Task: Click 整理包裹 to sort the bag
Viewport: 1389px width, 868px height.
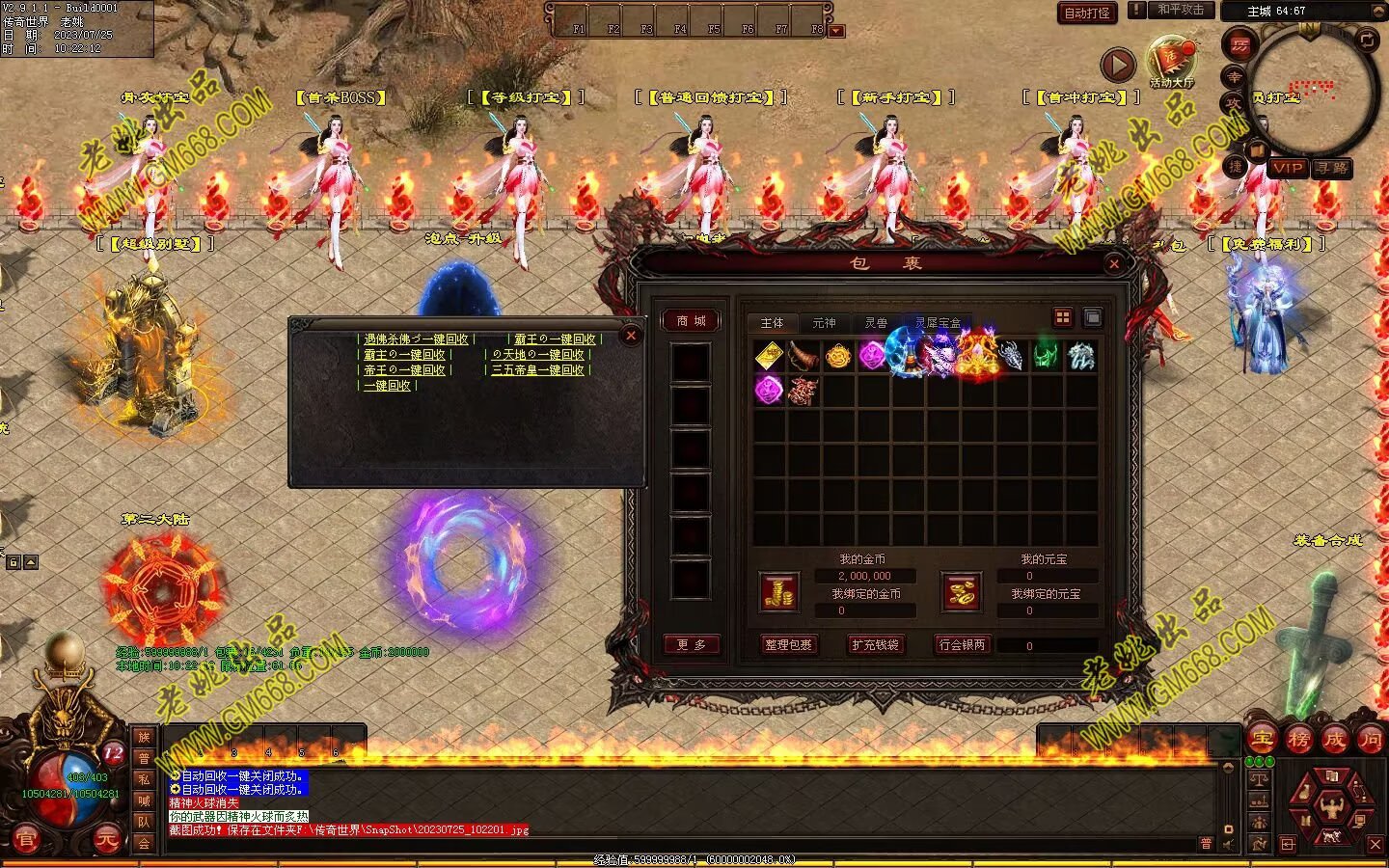Action: click(x=788, y=644)
